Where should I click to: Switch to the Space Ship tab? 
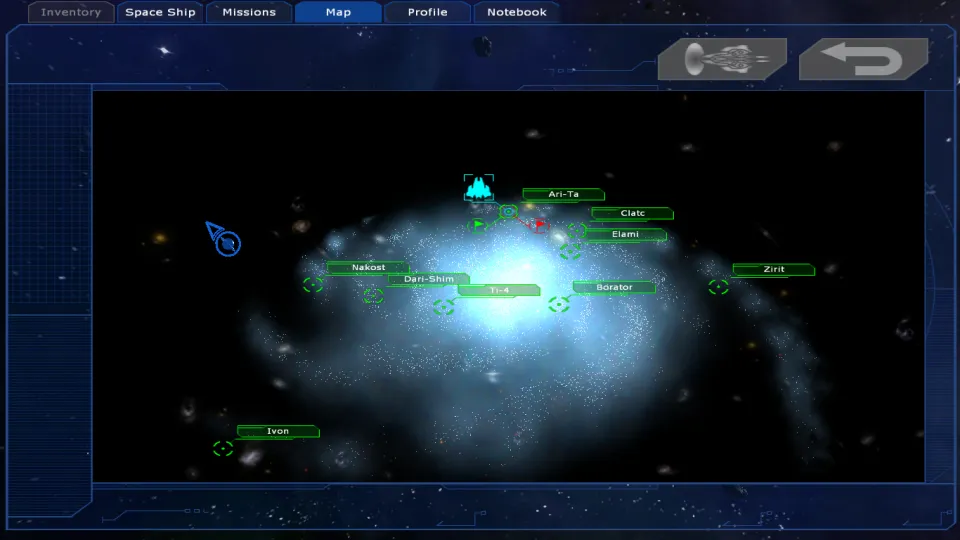point(160,13)
